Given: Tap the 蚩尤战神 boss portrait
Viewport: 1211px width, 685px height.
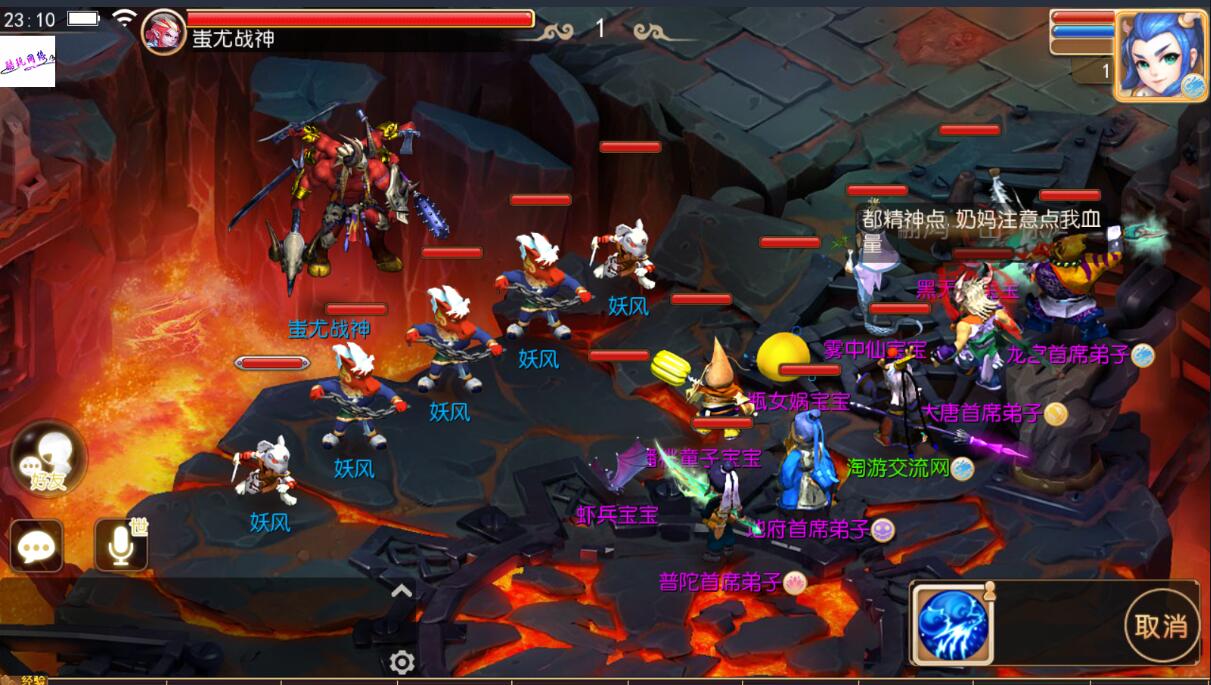Looking at the screenshot, I should [x=163, y=30].
